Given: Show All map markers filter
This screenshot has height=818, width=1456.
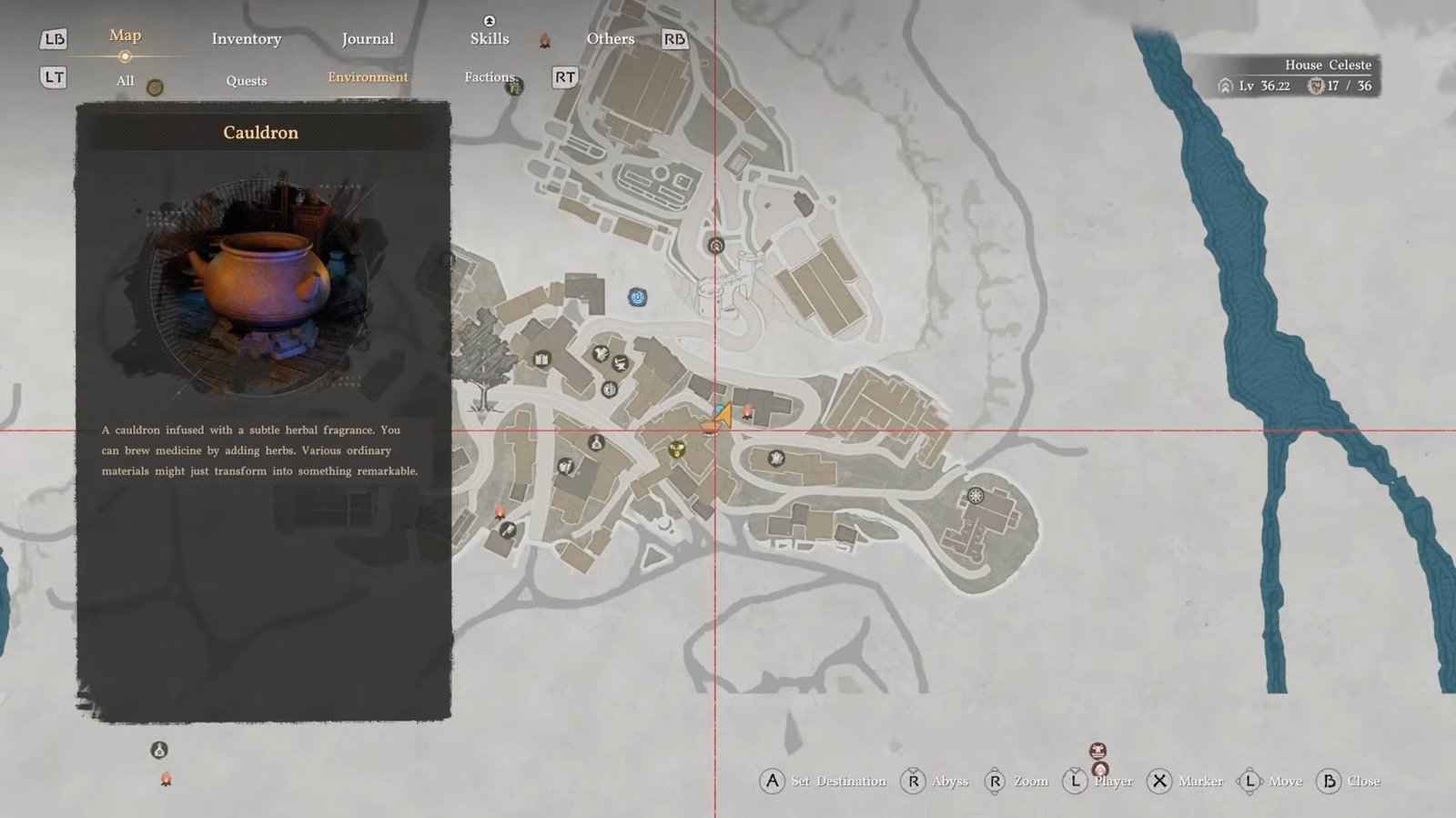Looking at the screenshot, I should pos(126,81).
